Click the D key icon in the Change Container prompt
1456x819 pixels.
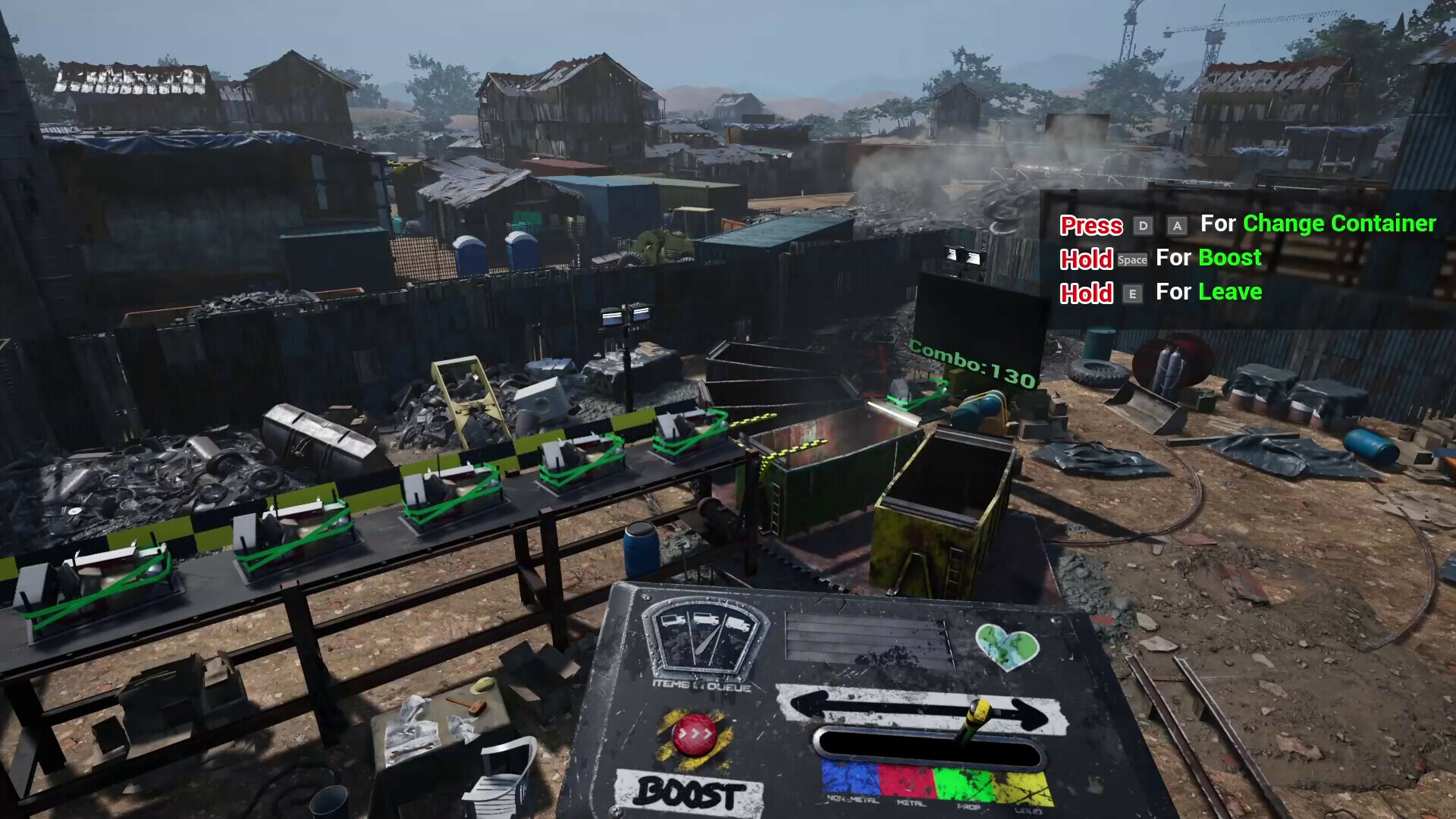(1142, 225)
